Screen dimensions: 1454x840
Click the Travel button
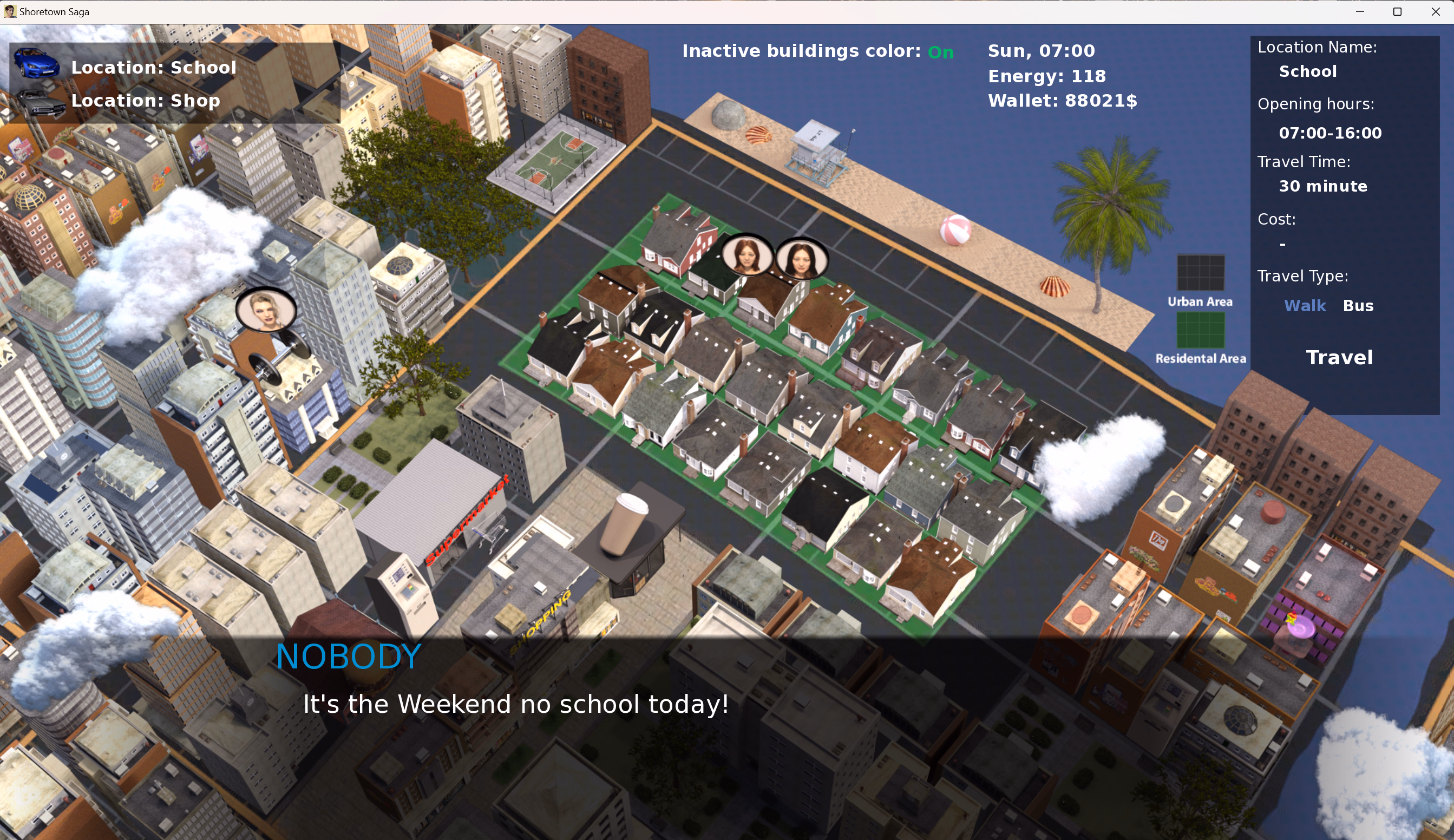(x=1339, y=358)
